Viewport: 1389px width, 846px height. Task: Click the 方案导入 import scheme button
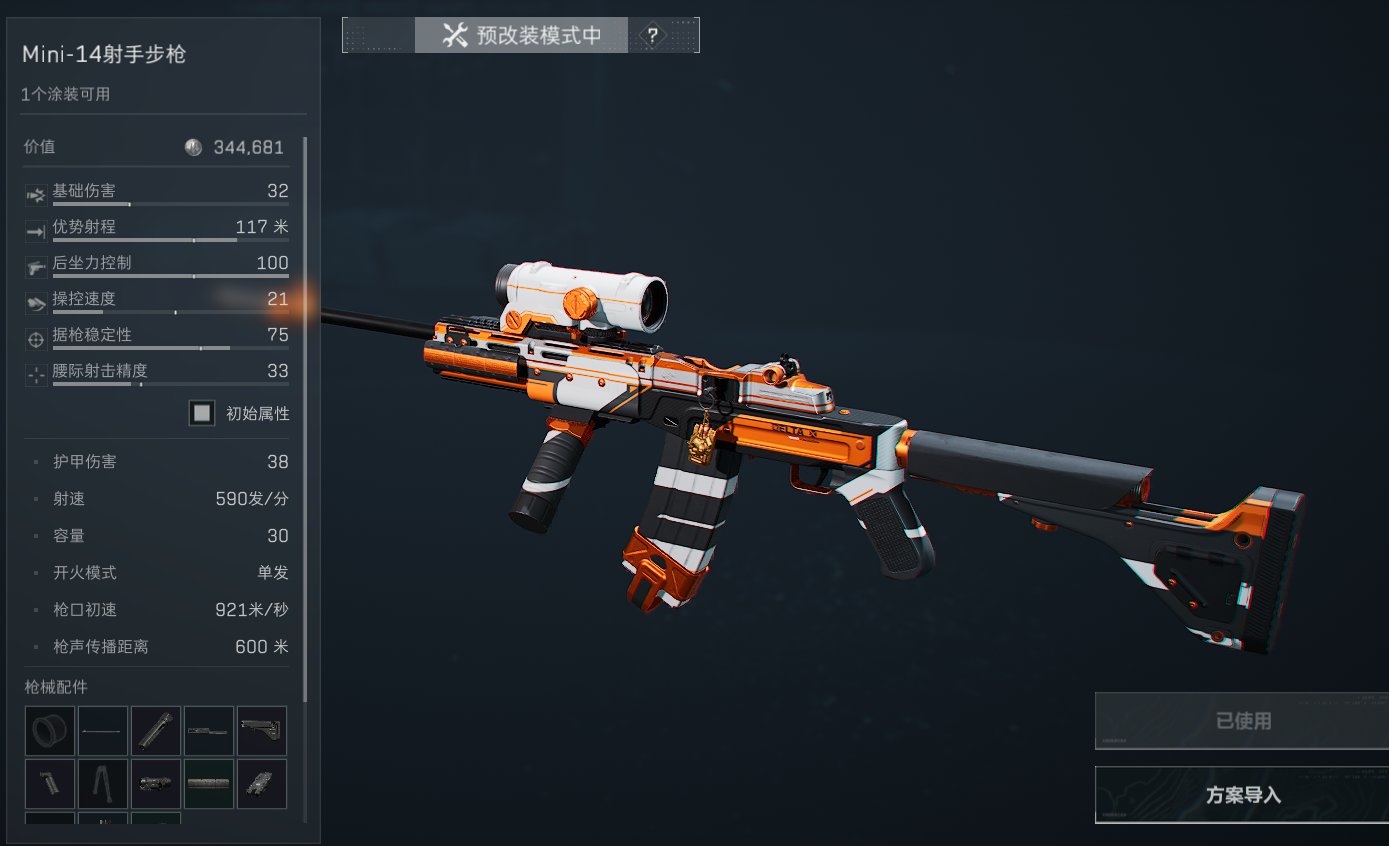coord(1242,795)
